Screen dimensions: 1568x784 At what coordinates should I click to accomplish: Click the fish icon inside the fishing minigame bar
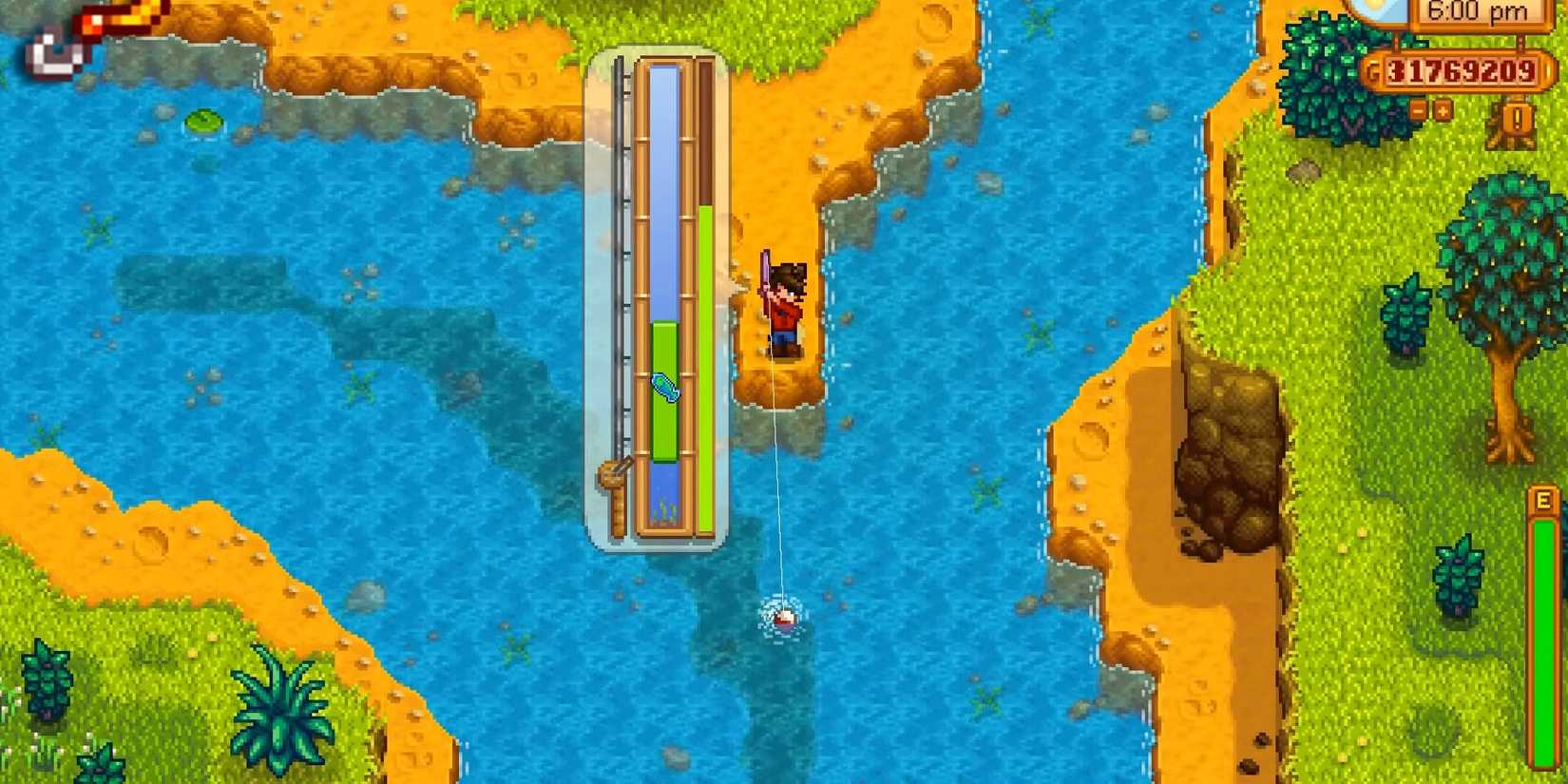(665, 388)
